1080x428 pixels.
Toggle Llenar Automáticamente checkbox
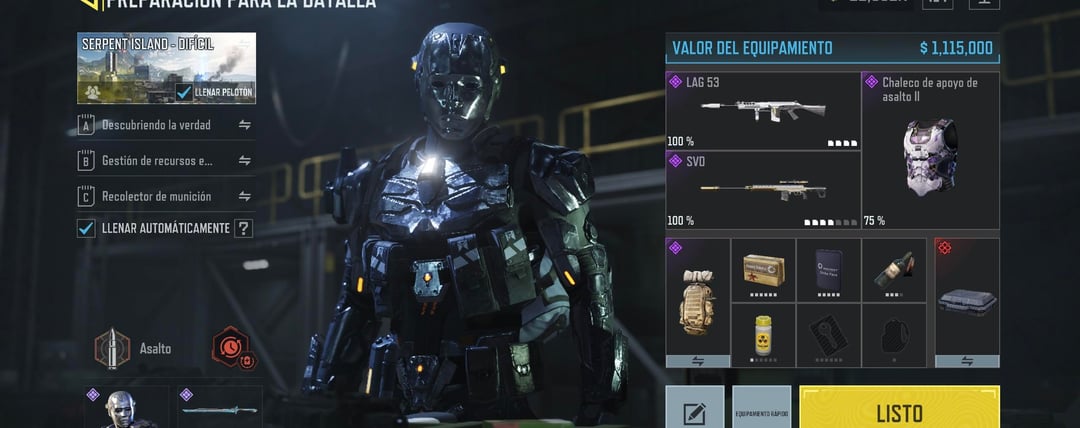[x=86, y=228]
